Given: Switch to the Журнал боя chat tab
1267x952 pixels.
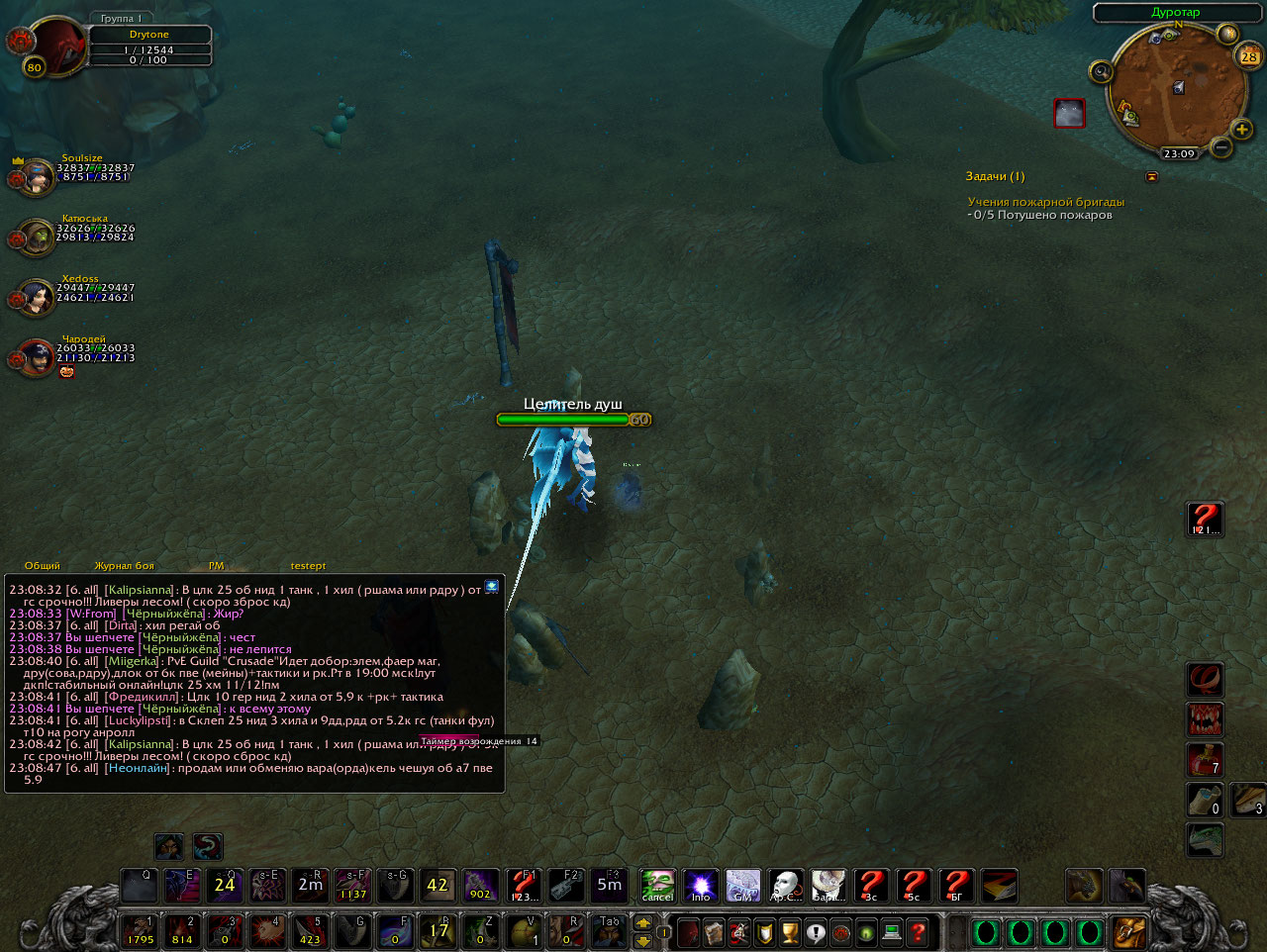Looking at the screenshot, I should tap(124, 566).
